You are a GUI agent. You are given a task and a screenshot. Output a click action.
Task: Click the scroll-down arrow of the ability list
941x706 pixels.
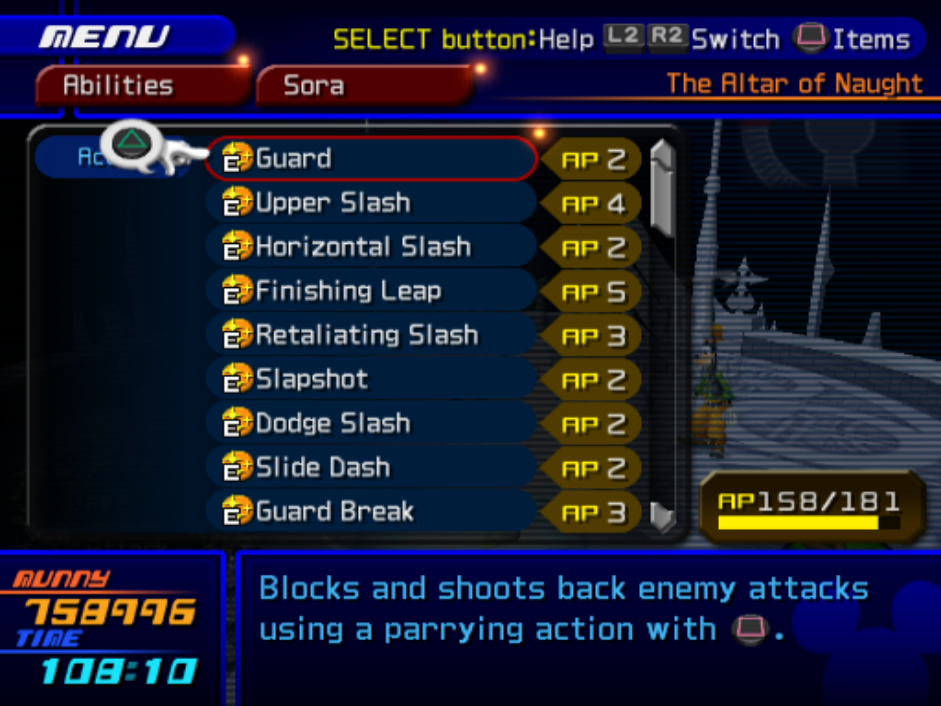(661, 514)
